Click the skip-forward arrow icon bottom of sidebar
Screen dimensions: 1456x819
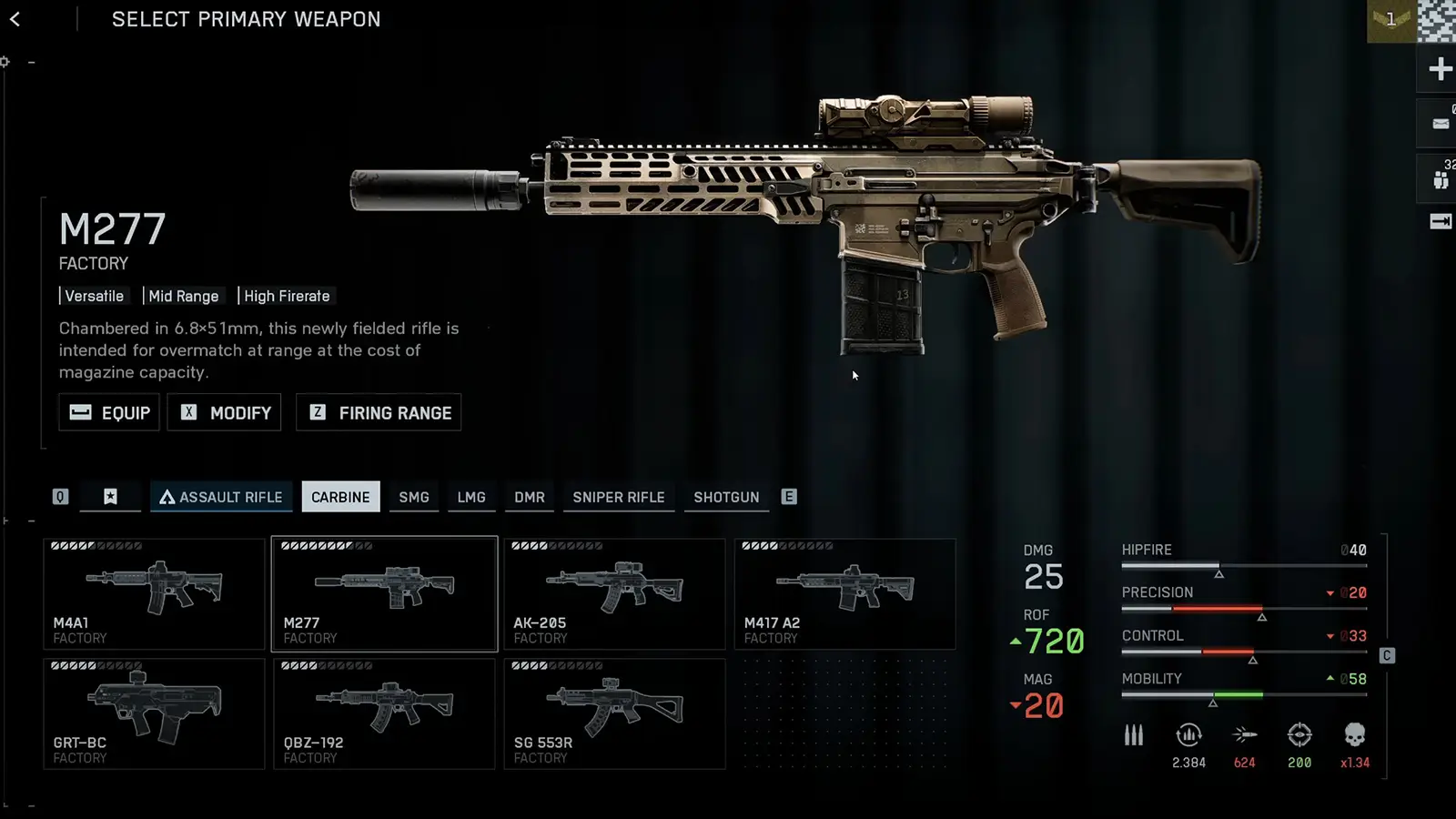1439,220
